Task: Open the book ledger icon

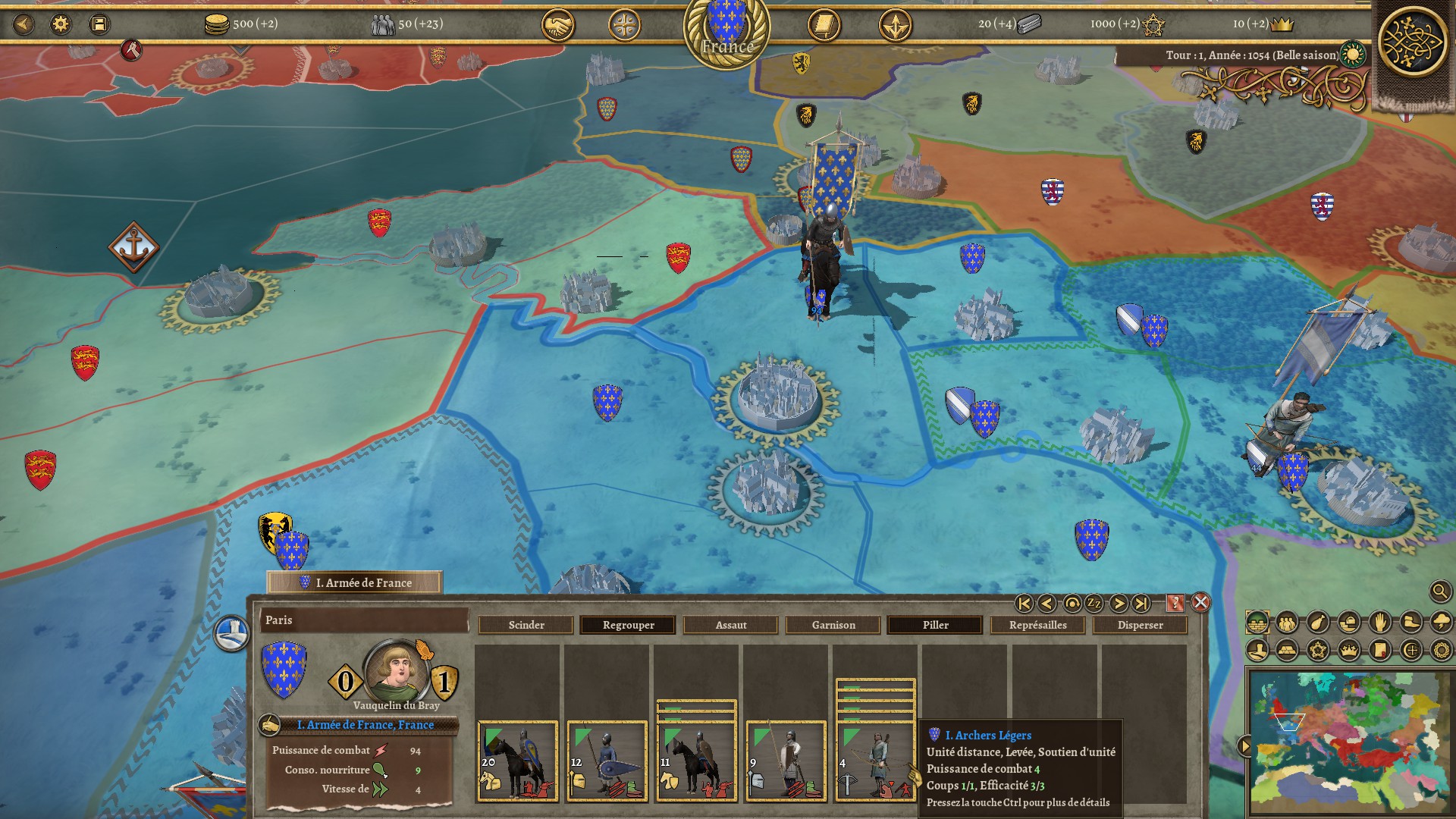Action: point(824,26)
